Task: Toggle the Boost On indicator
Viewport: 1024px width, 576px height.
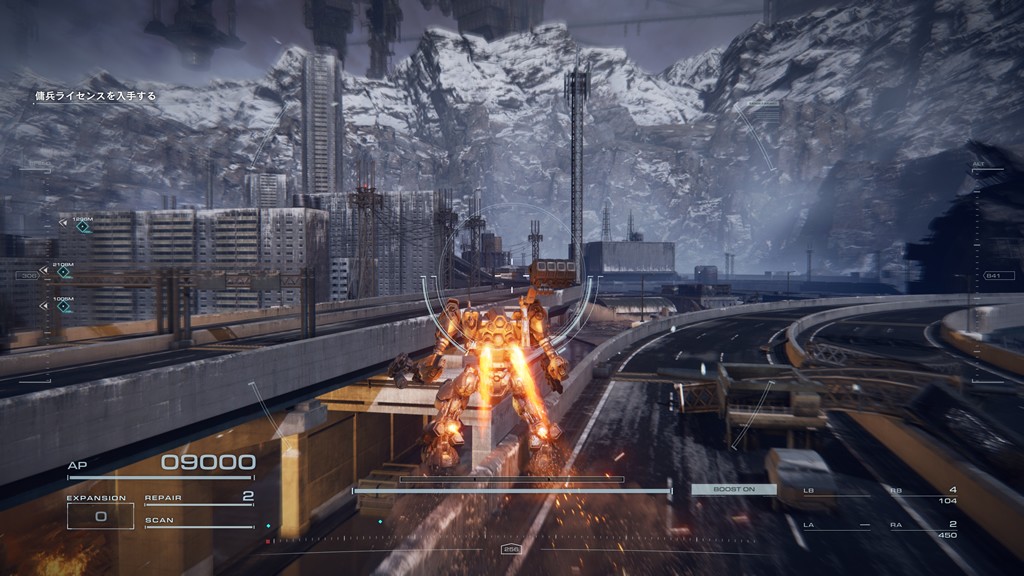Action: click(733, 489)
